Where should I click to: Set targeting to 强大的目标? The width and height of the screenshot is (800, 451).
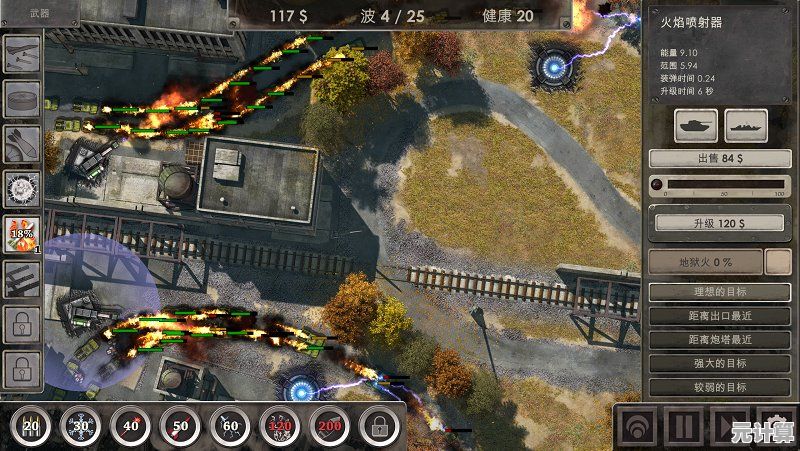pyautogui.click(x=713, y=364)
